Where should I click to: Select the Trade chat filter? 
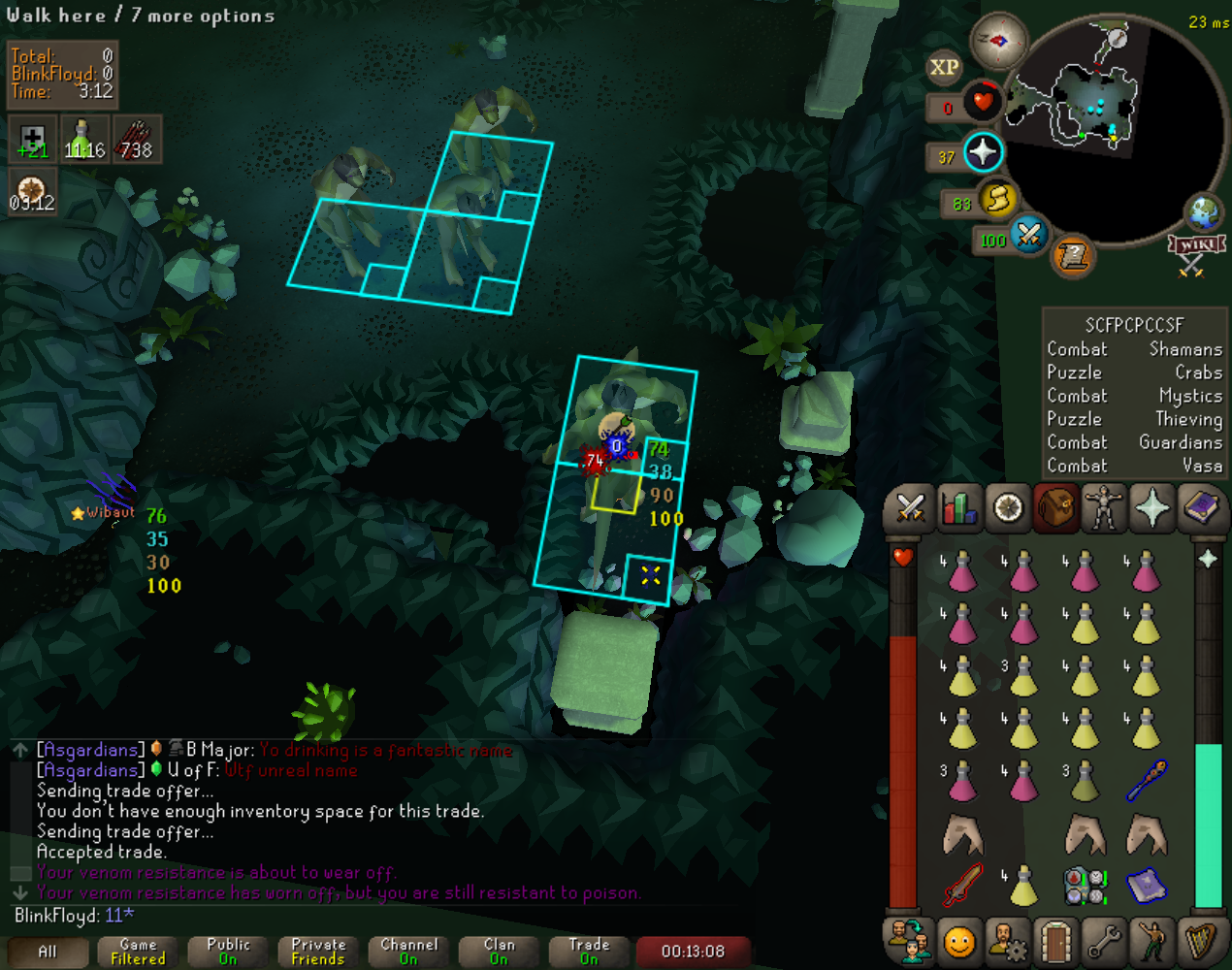[589, 952]
